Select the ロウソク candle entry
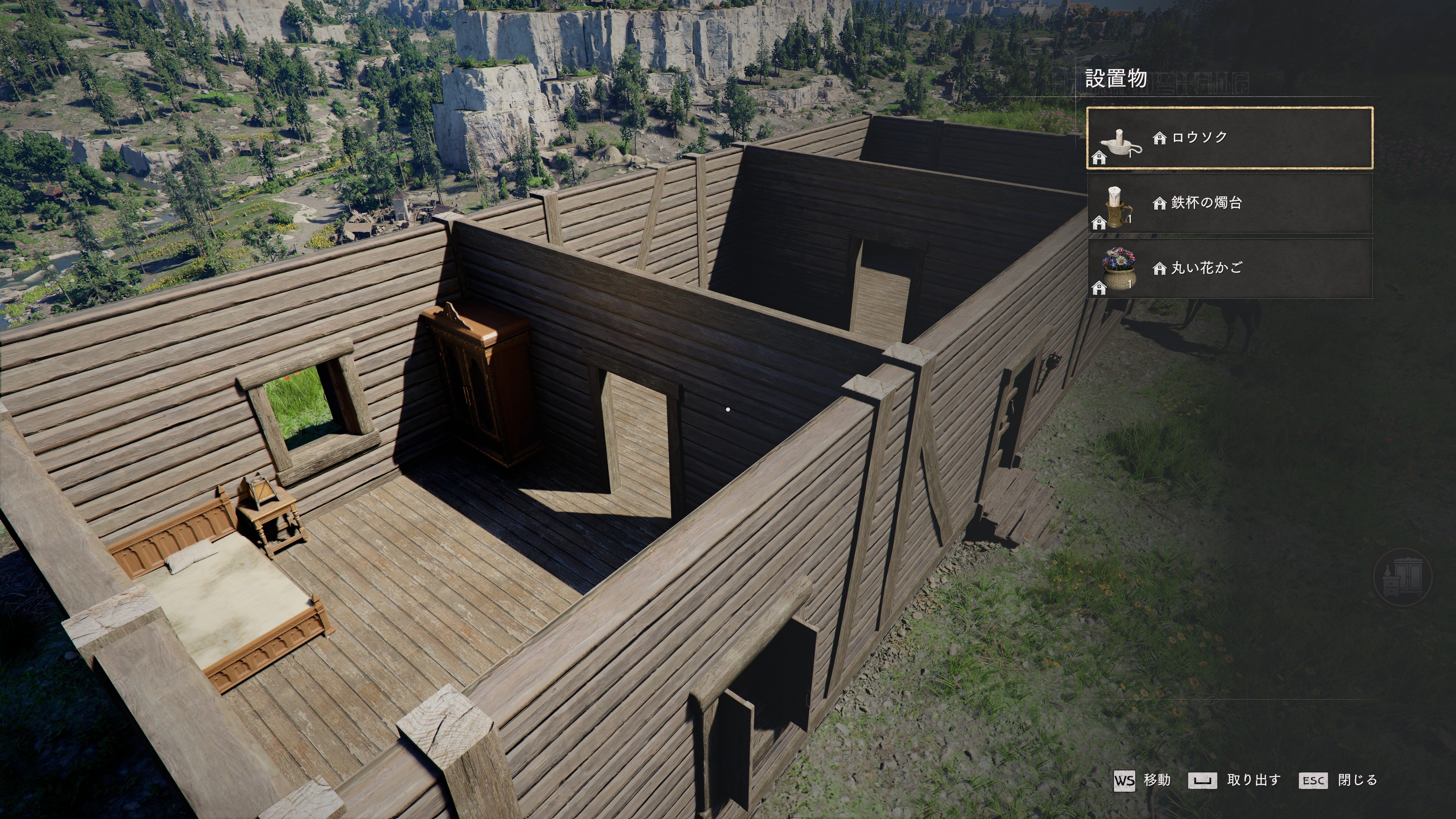Viewport: 1456px width, 819px height. pos(1229,138)
